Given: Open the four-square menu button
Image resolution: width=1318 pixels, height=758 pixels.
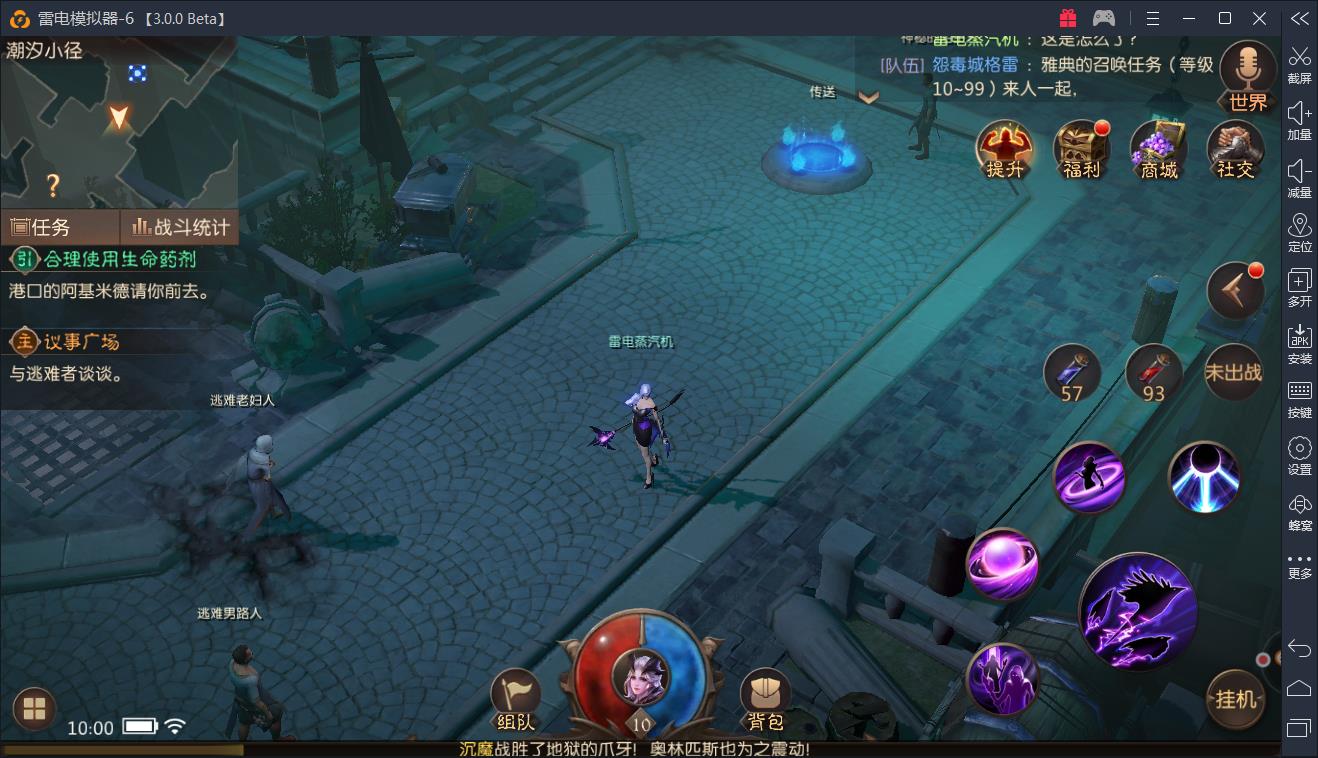Looking at the screenshot, I should coord(34,709).
